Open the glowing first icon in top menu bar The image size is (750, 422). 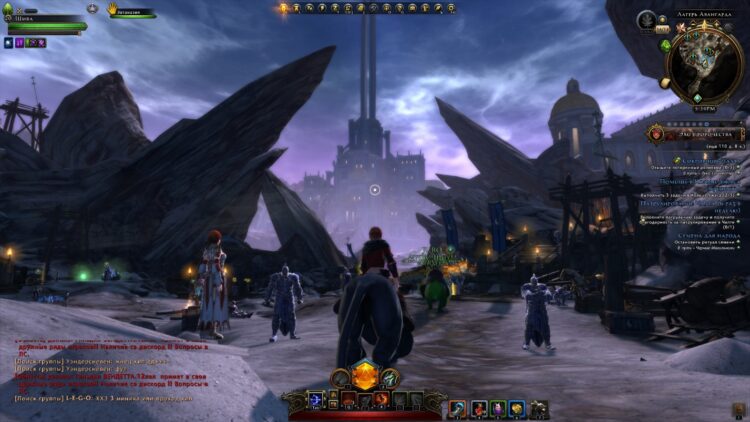(x=283, y=8)
